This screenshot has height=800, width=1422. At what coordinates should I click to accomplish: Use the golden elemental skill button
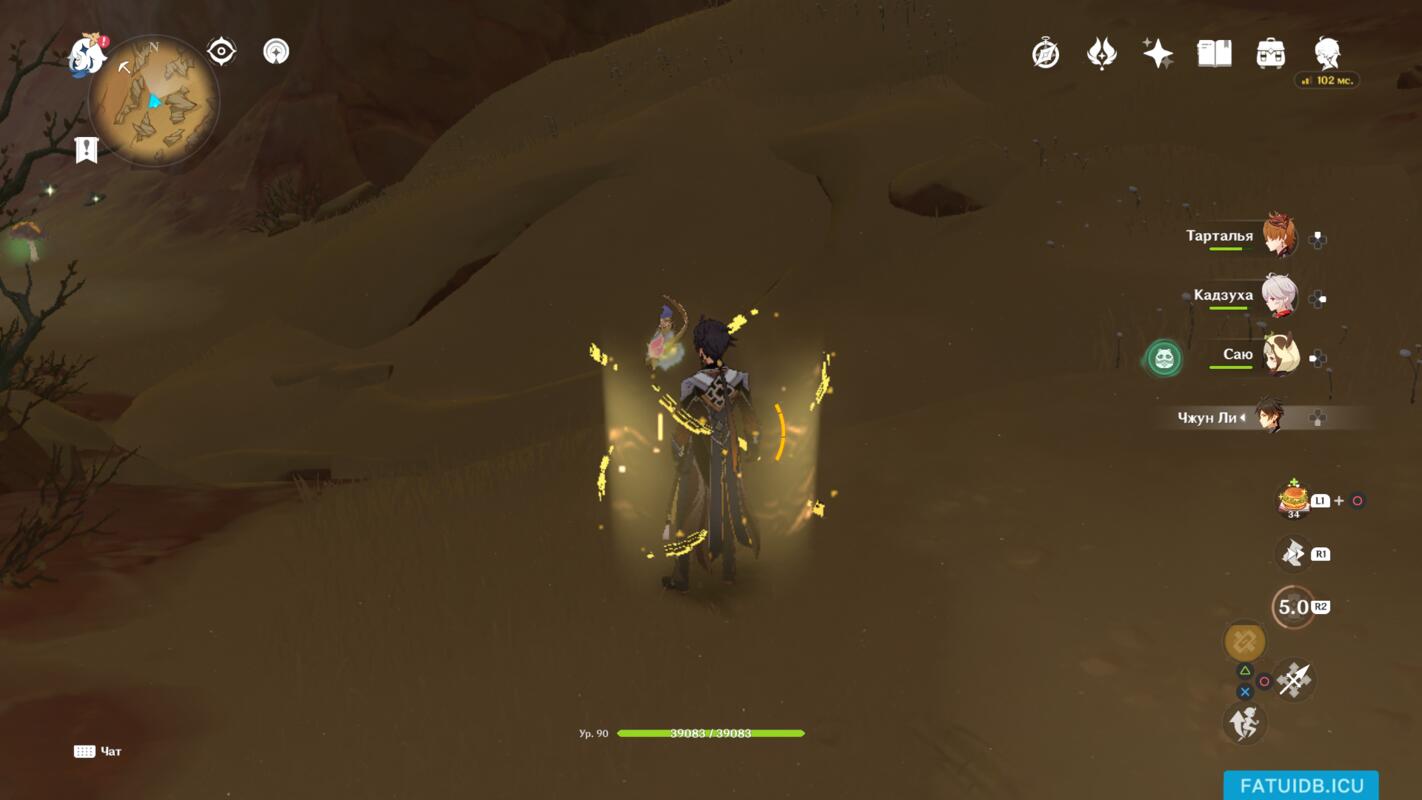click(1245, 641)
